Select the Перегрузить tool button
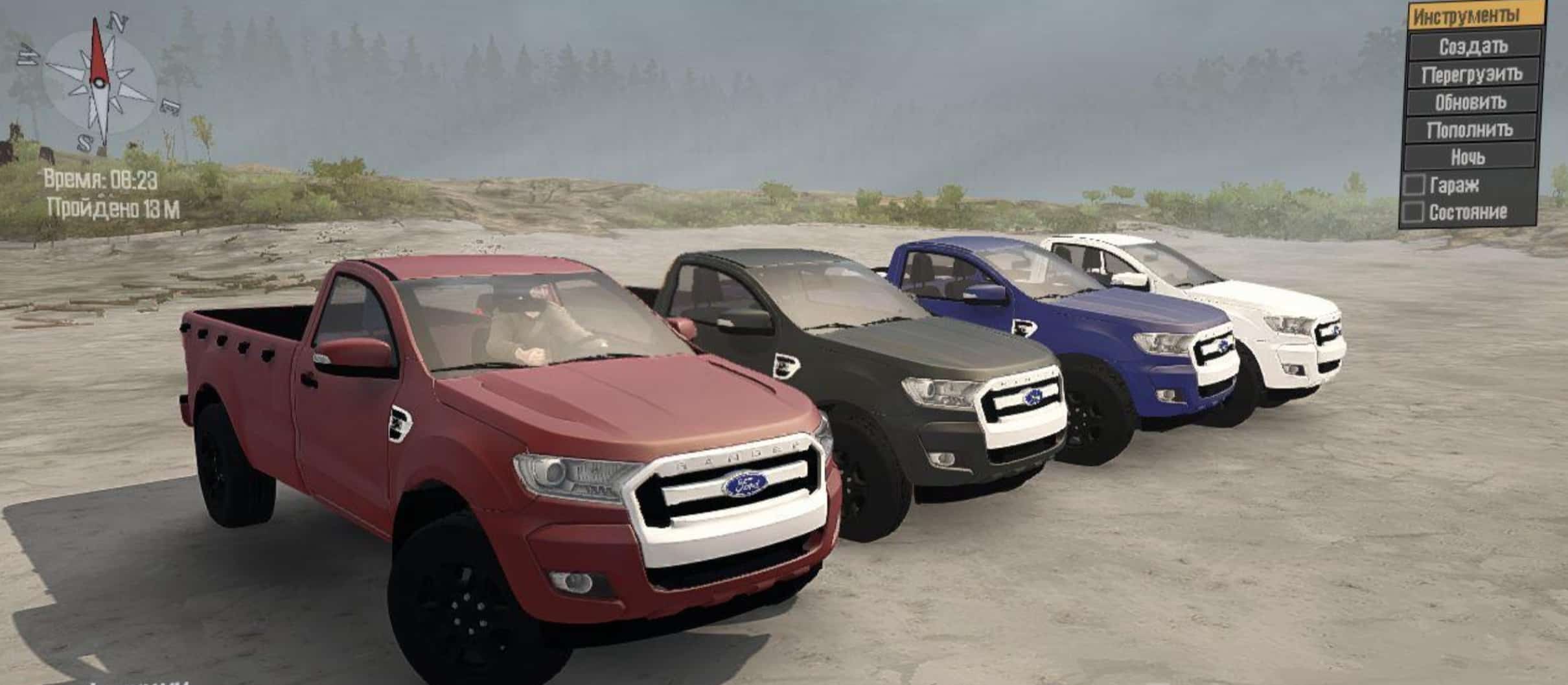 pos(1471,75)
